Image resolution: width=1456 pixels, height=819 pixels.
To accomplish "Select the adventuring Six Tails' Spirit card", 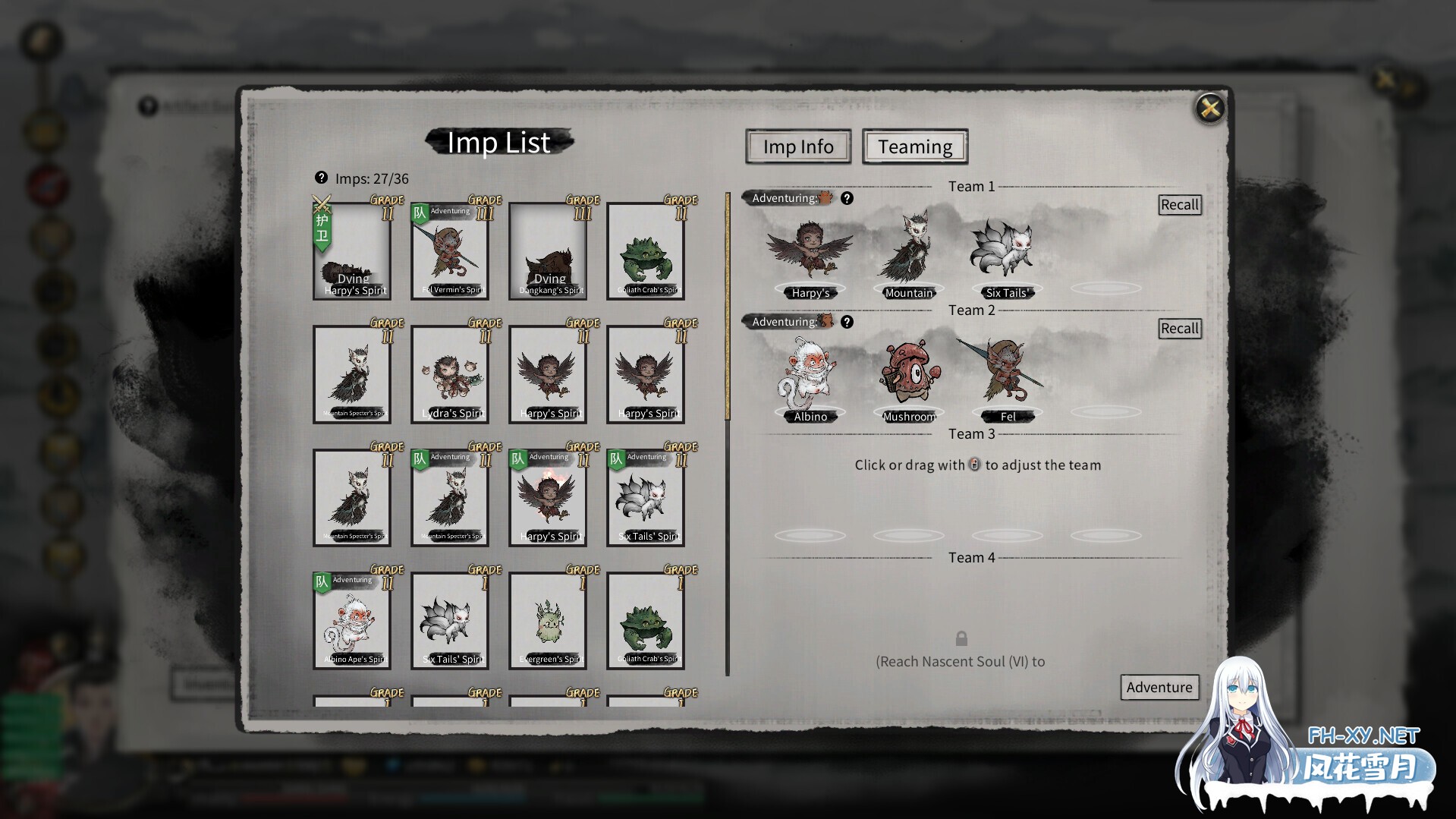I will tap(646, 498).
